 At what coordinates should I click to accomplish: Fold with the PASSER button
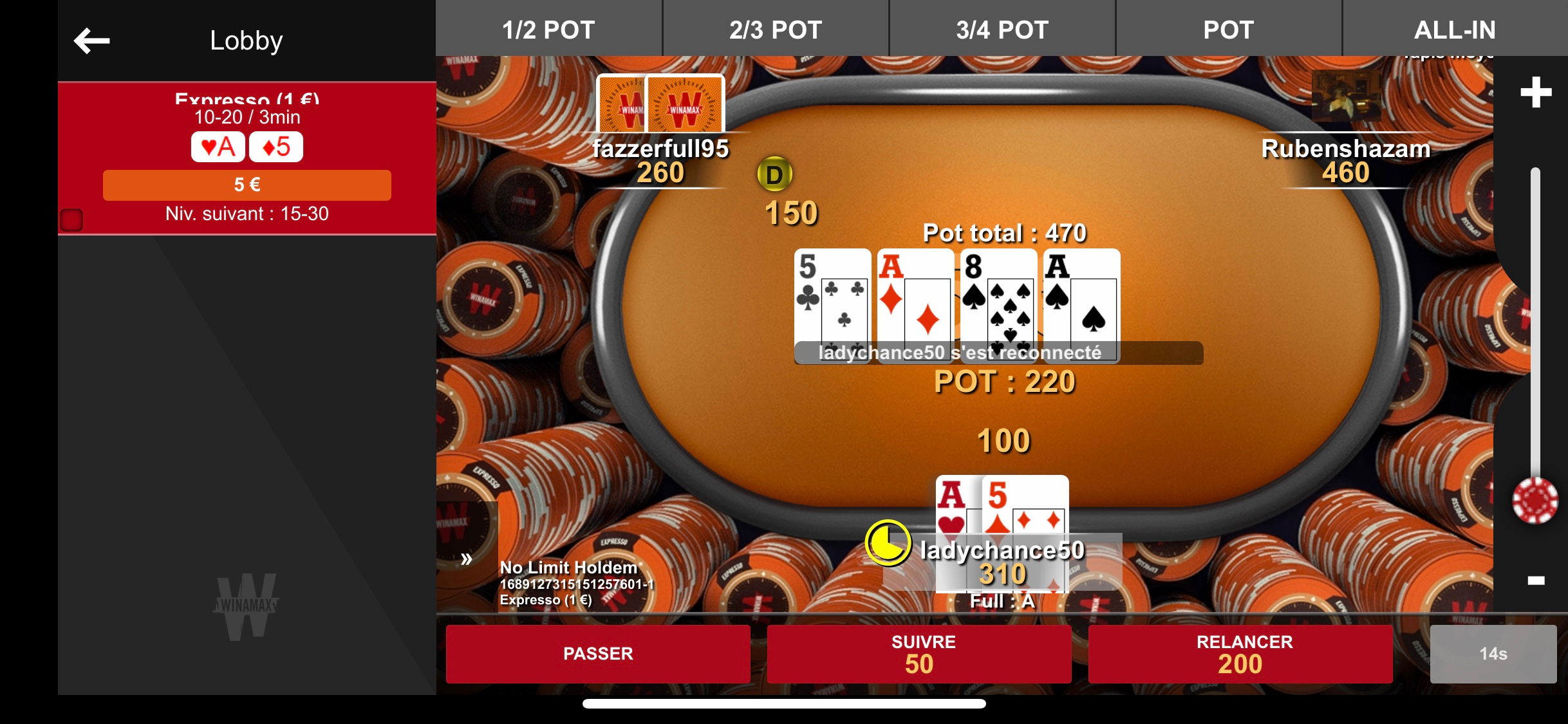598,653
